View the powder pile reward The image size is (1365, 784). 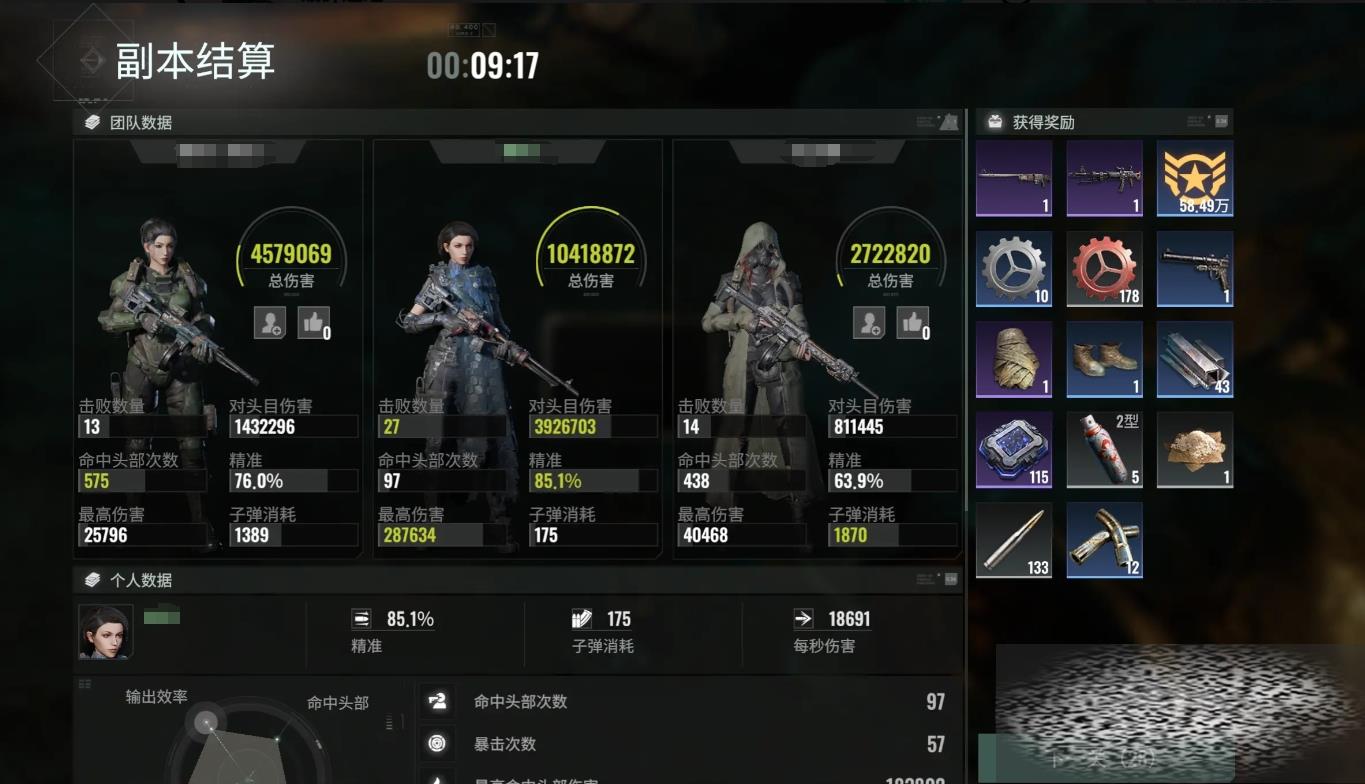point(1194,449)
